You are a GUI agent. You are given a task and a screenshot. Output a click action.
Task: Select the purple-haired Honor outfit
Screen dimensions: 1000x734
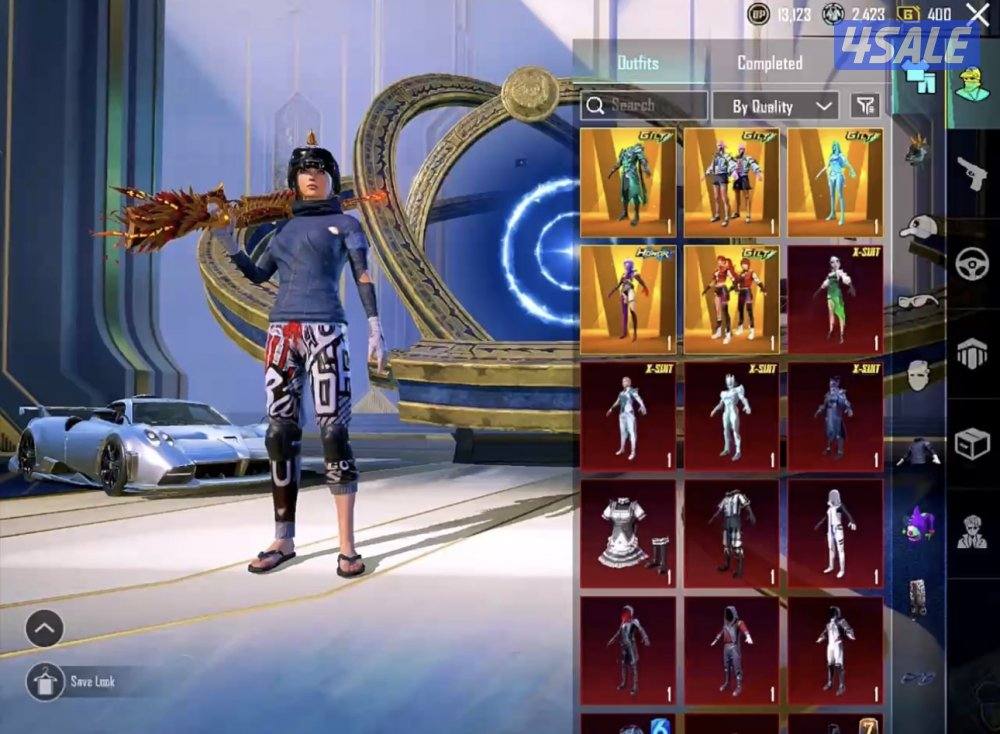(x=628, y=300)
